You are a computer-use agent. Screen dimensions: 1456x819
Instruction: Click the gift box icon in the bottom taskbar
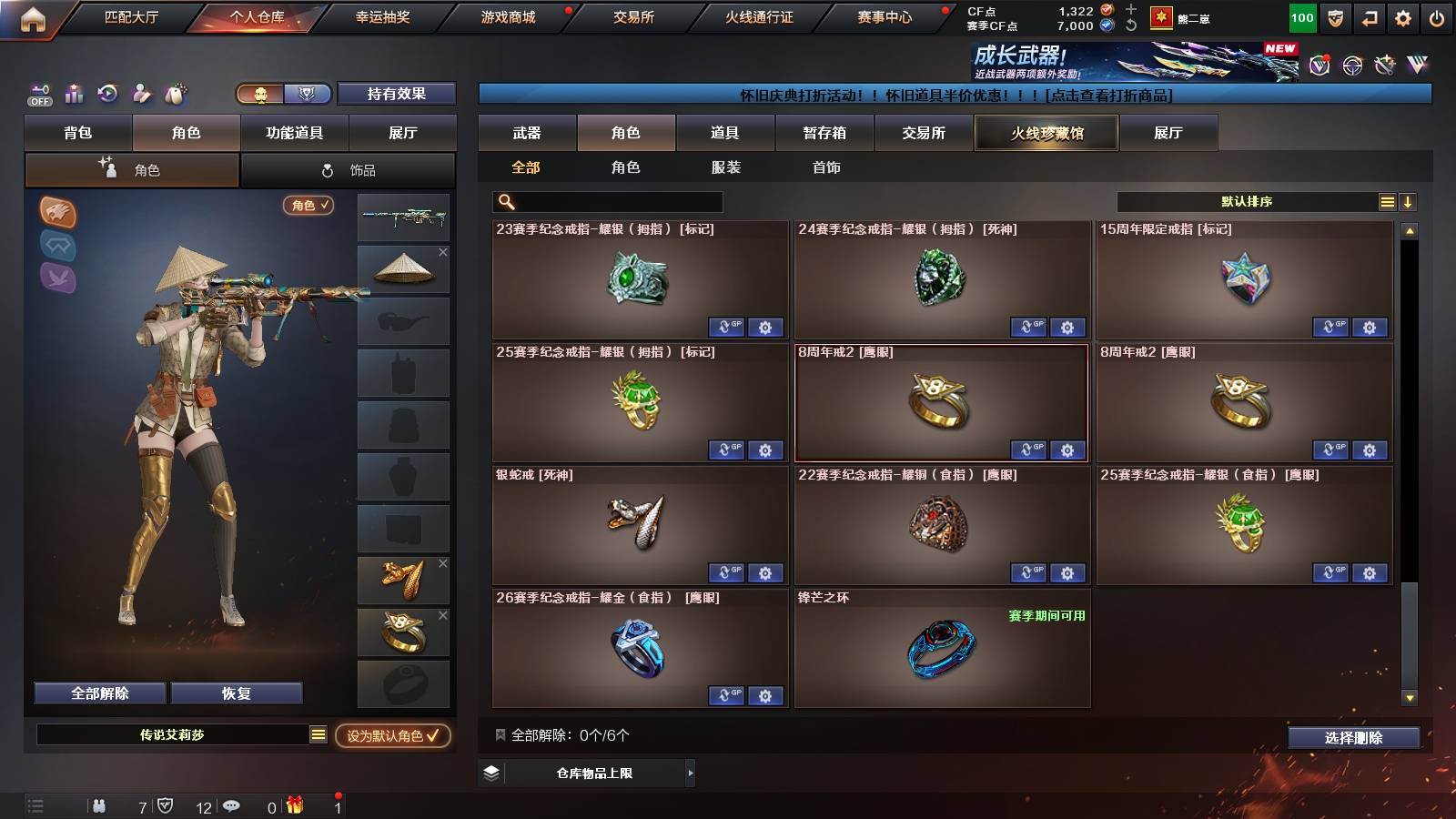coord(295,804)
